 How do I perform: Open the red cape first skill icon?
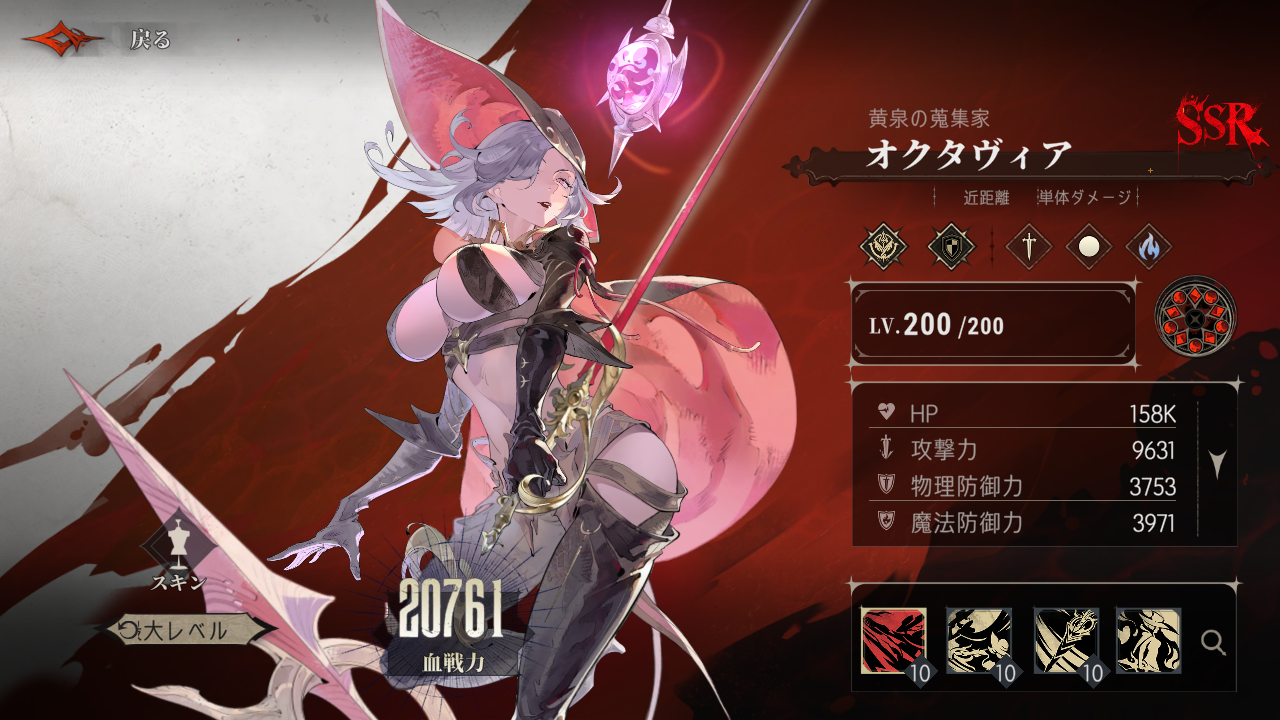click(x=895, y=640)
